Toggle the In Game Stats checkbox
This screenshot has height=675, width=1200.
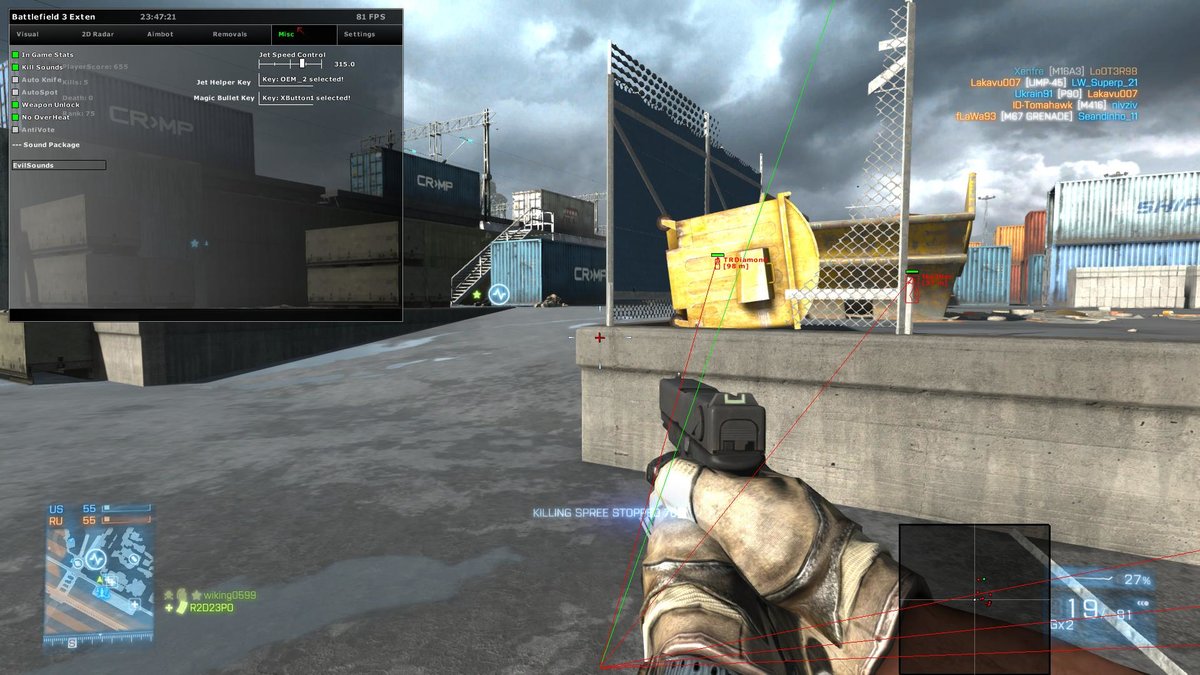15,54
